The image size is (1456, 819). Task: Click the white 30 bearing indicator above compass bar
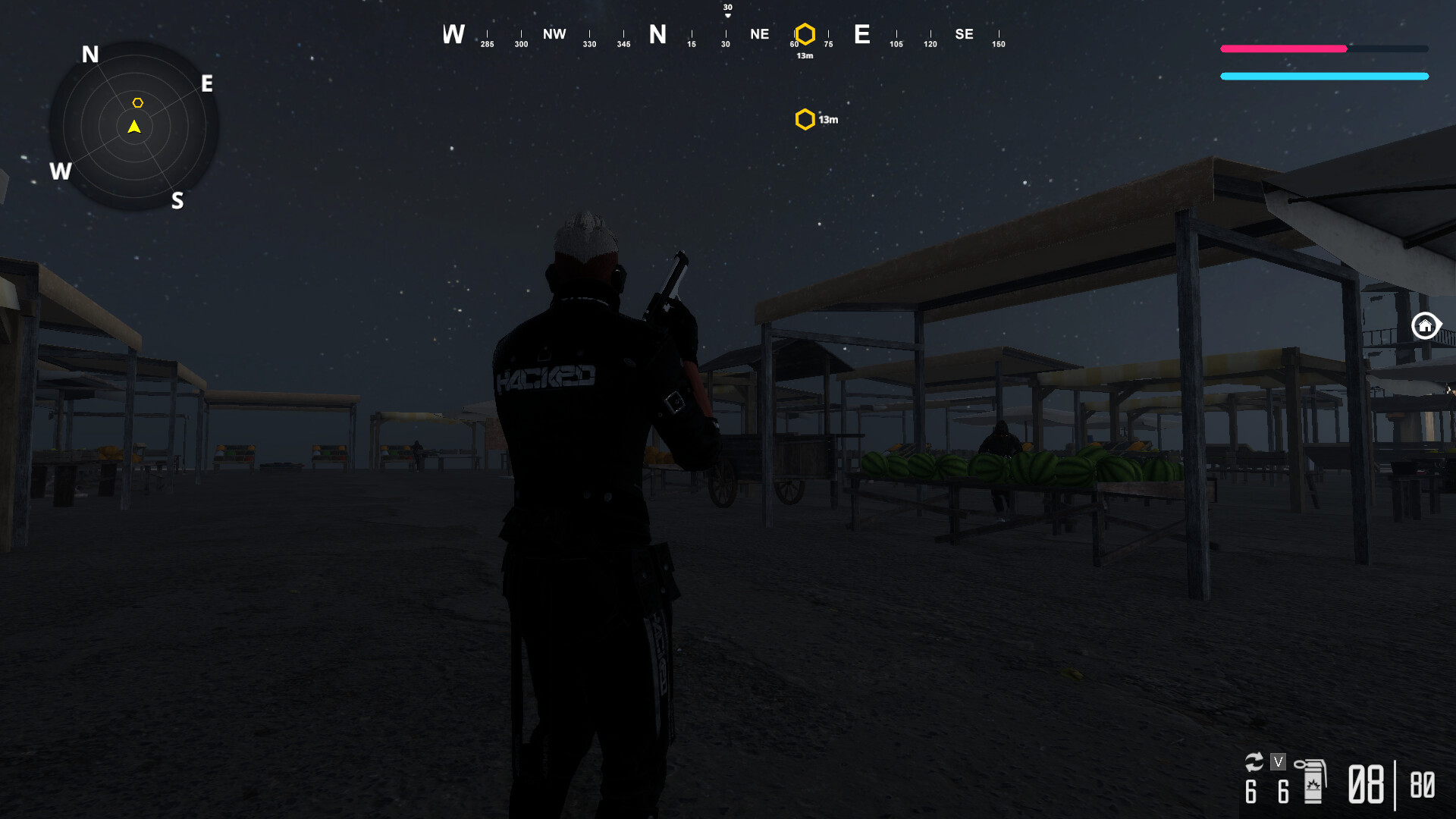point(726,8)
